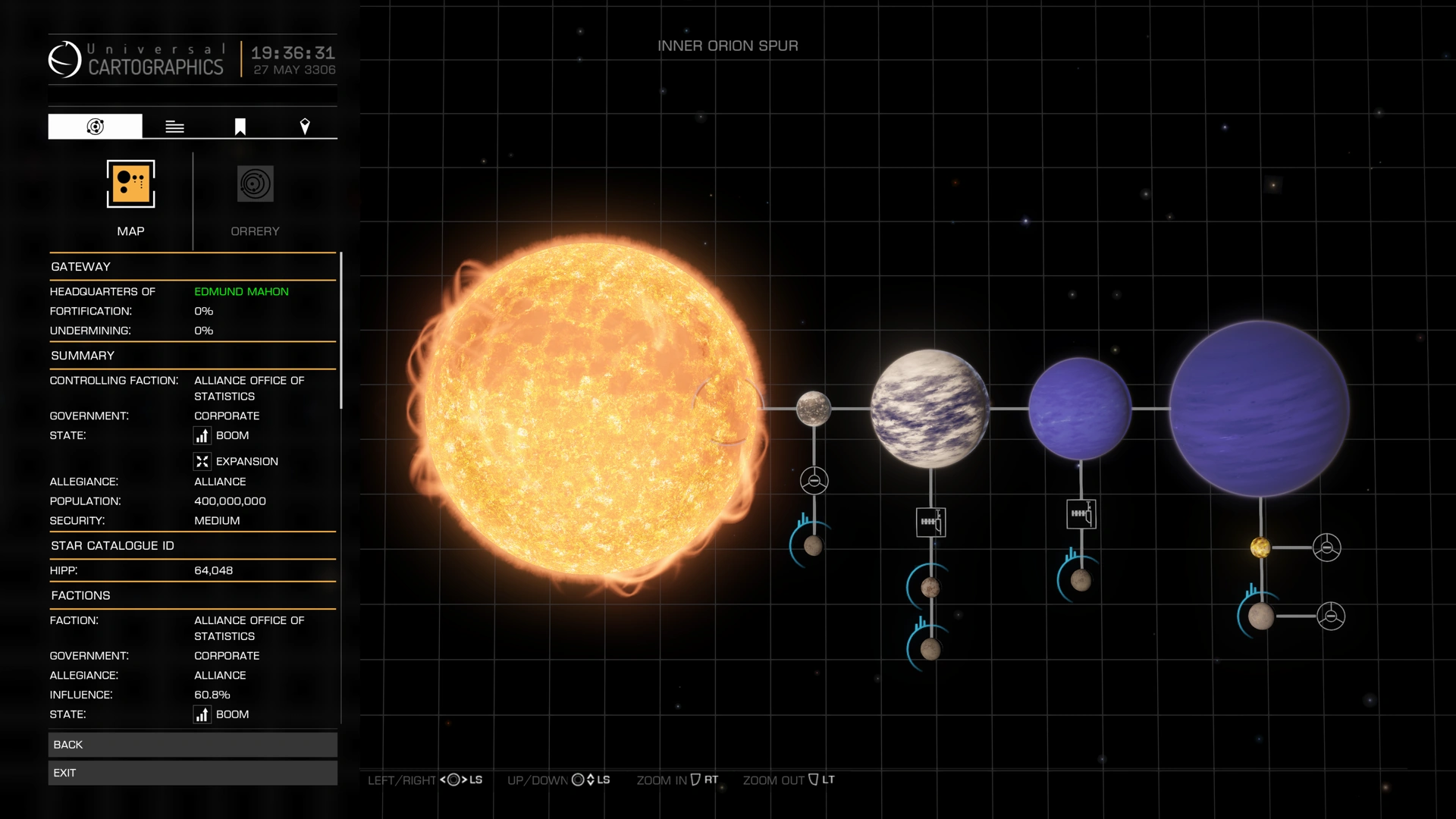Click the BOOM state icon in FACTIONS section
This screenshot has height=819, width=1456.
tap(202, 714)
